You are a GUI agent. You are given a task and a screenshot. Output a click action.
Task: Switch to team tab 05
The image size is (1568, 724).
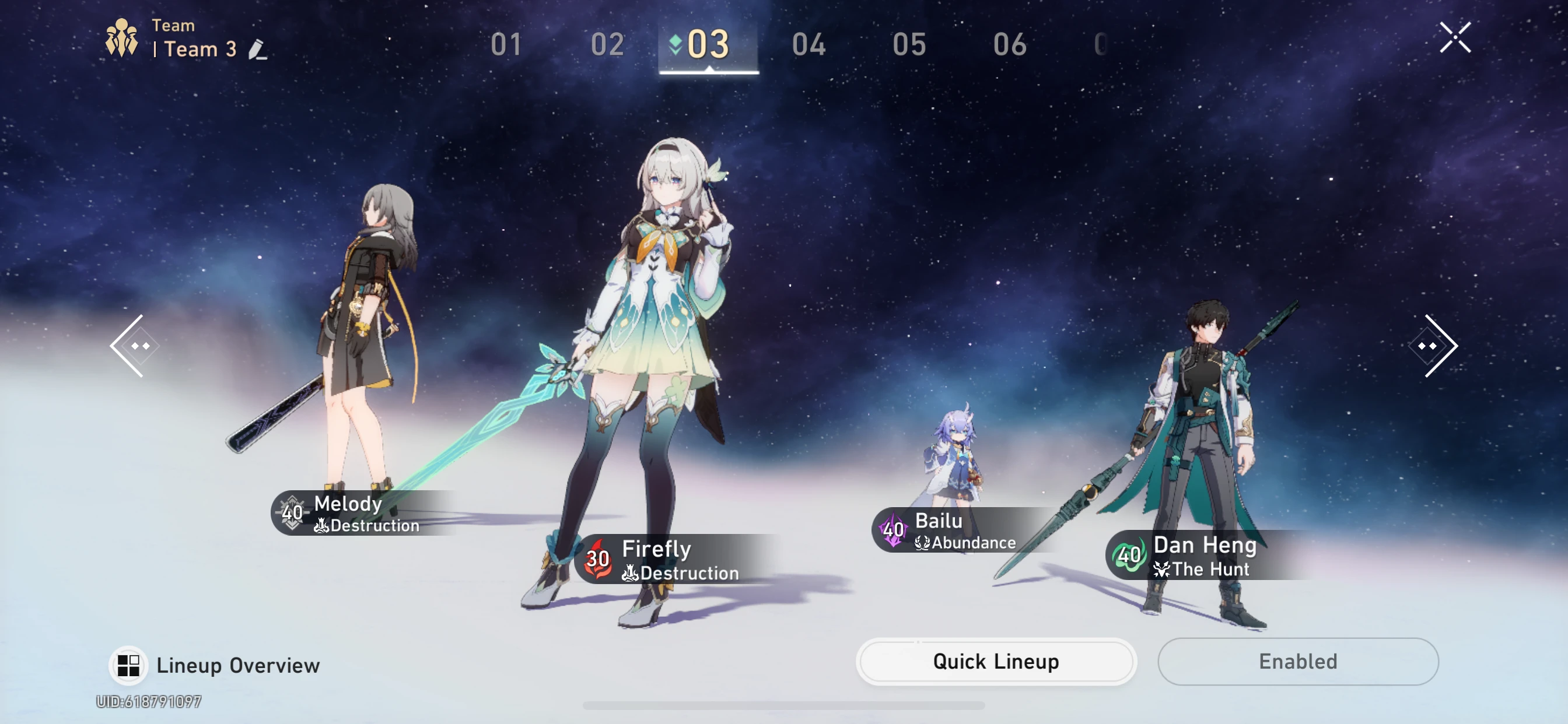click(909, 45)
